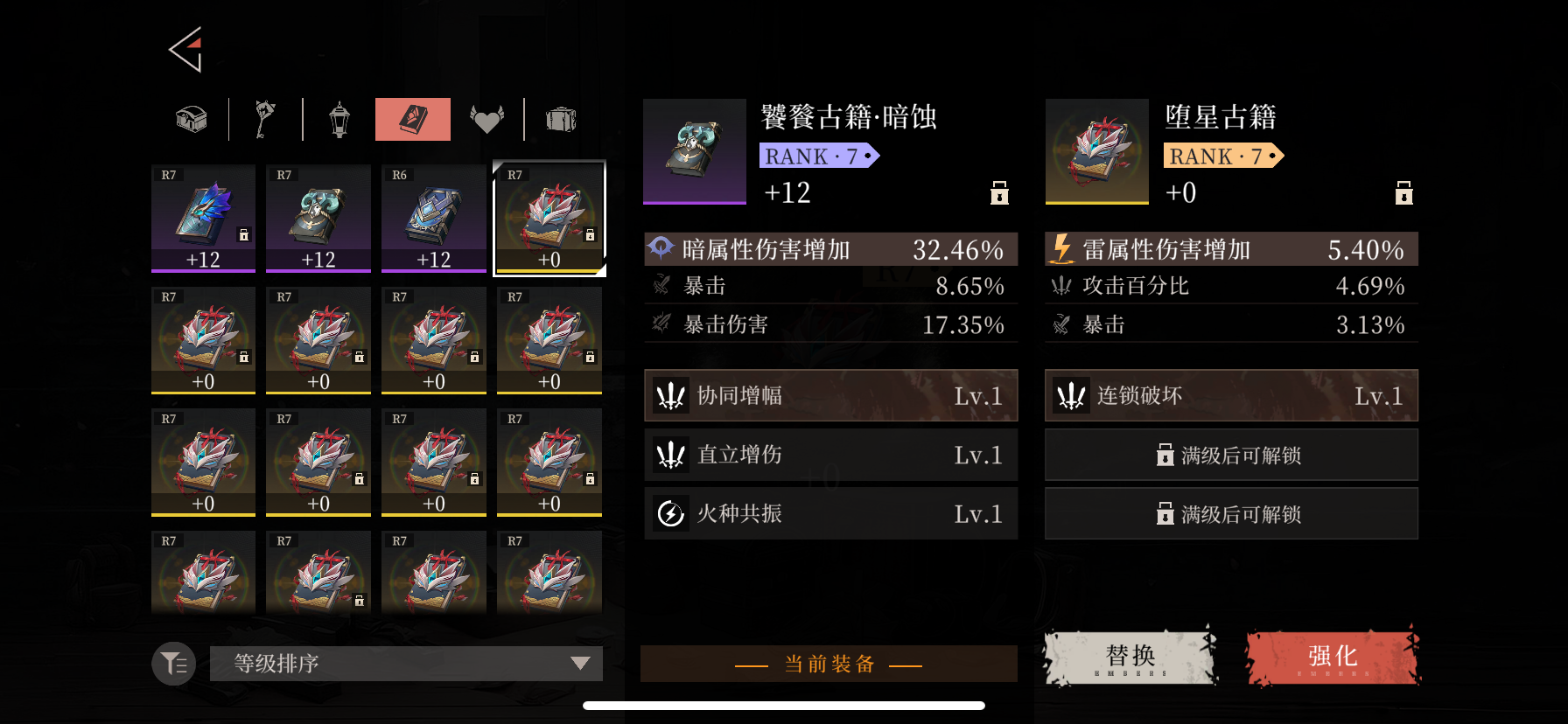The image size is (1568, 724).
Task: Toggle the lock on 饕餮古籍·暗蚀
Action: (x=997, y=193)
